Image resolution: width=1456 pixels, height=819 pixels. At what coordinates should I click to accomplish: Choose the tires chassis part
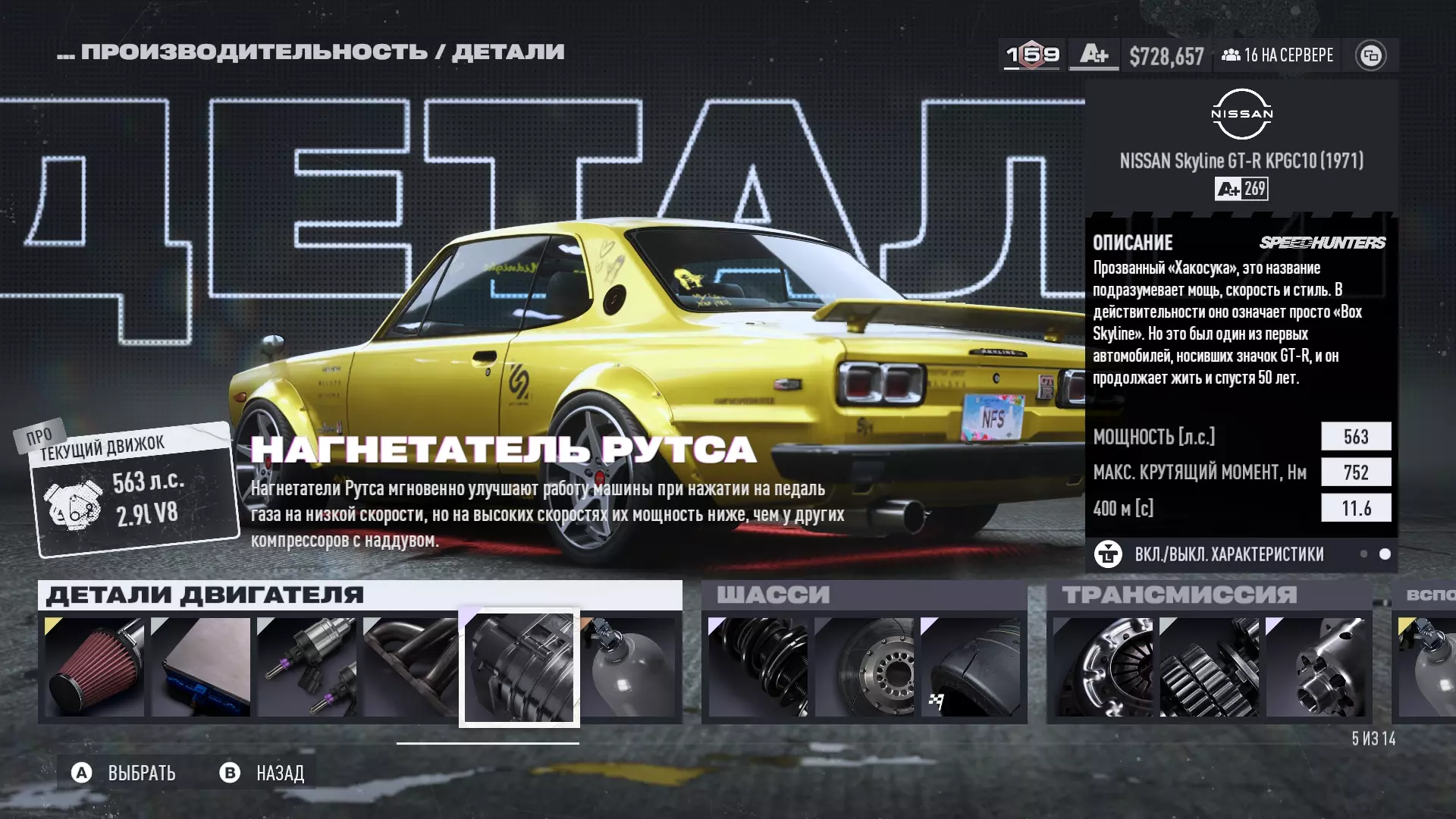(x=971, y=667)
